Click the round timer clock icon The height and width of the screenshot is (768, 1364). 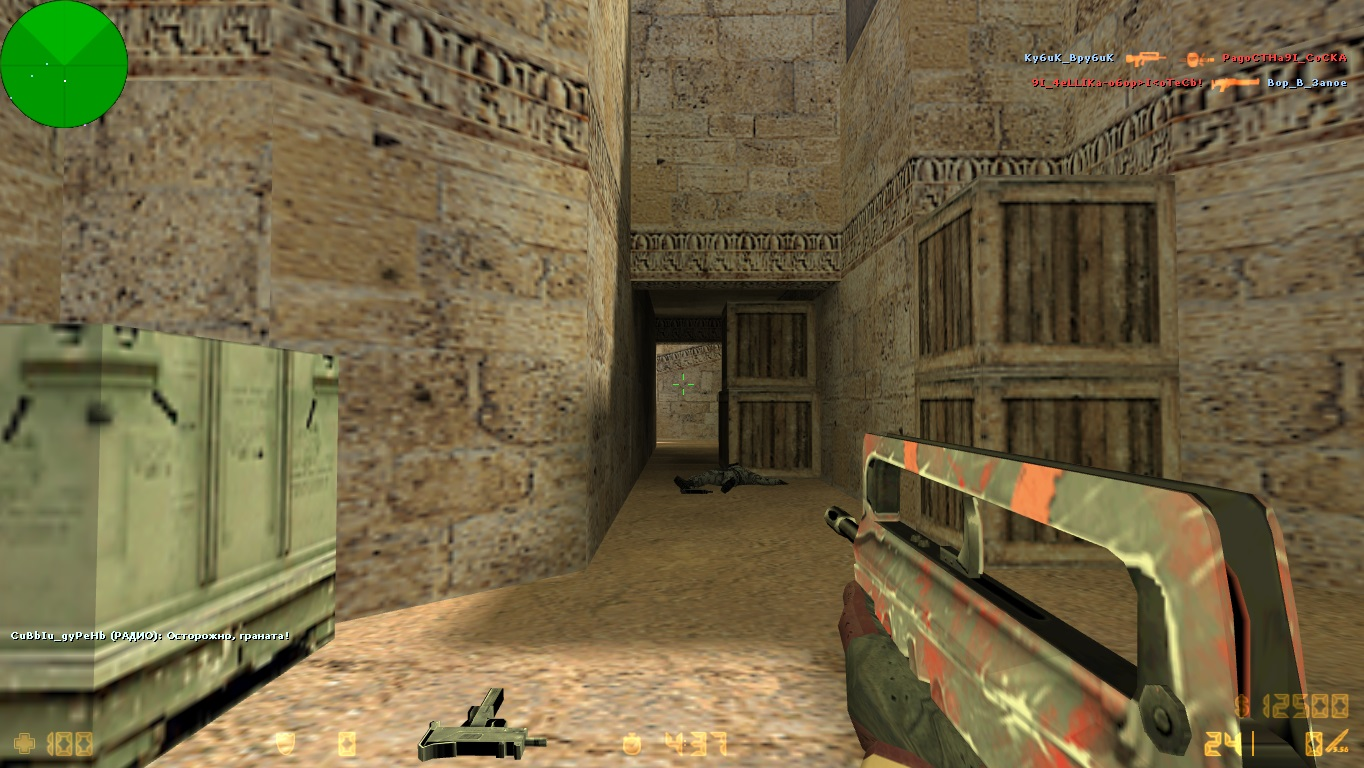tap(631, 744)
